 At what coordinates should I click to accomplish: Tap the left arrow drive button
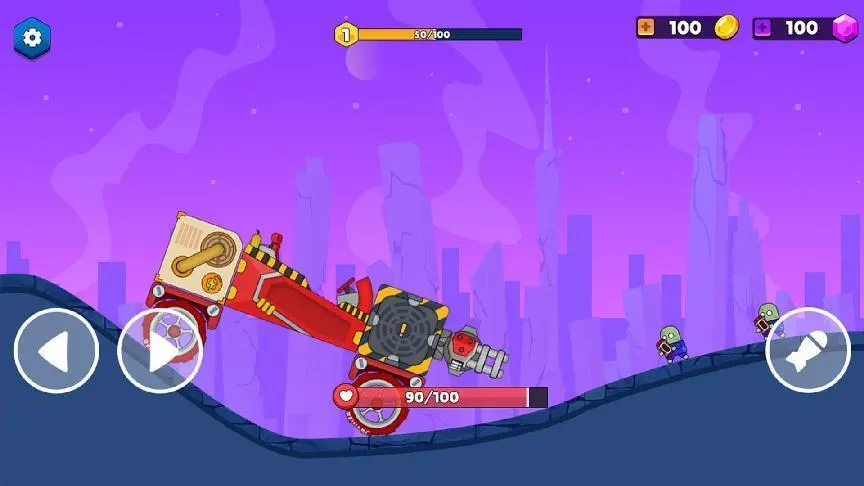click(x=56, y=351)
